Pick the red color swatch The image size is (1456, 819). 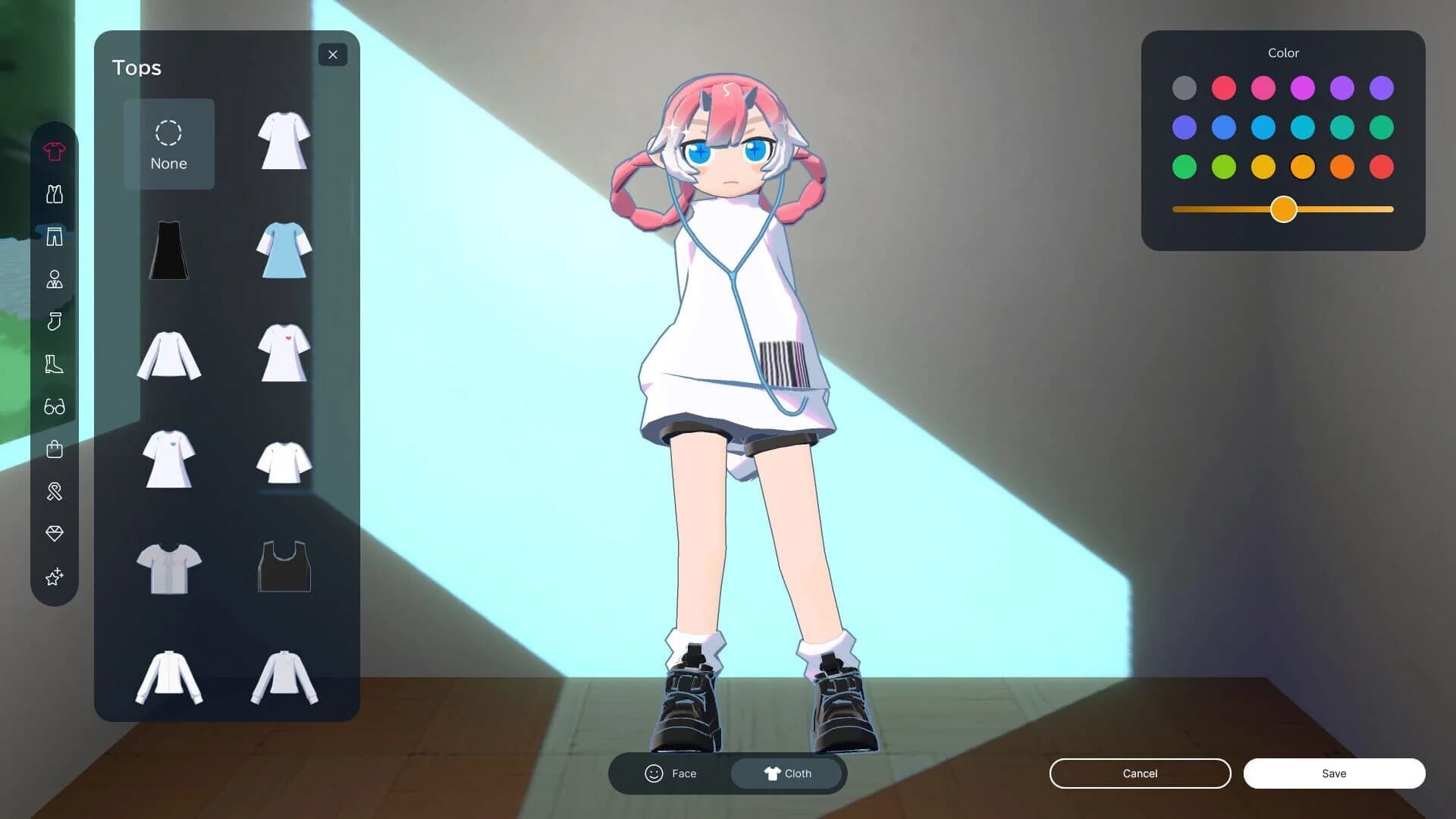tap(1223, 88)
